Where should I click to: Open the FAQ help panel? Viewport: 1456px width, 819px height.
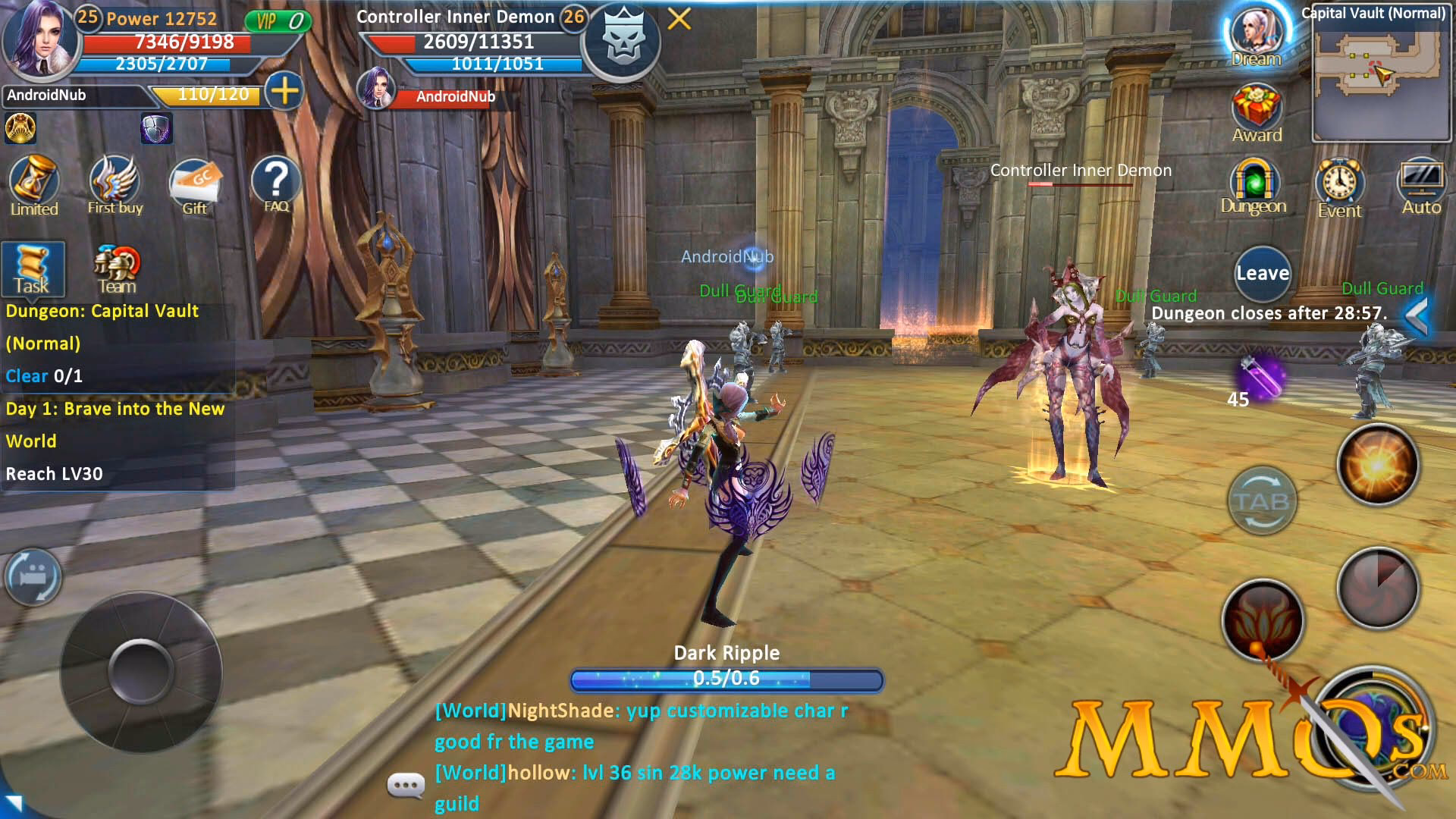tap(275, 183)
